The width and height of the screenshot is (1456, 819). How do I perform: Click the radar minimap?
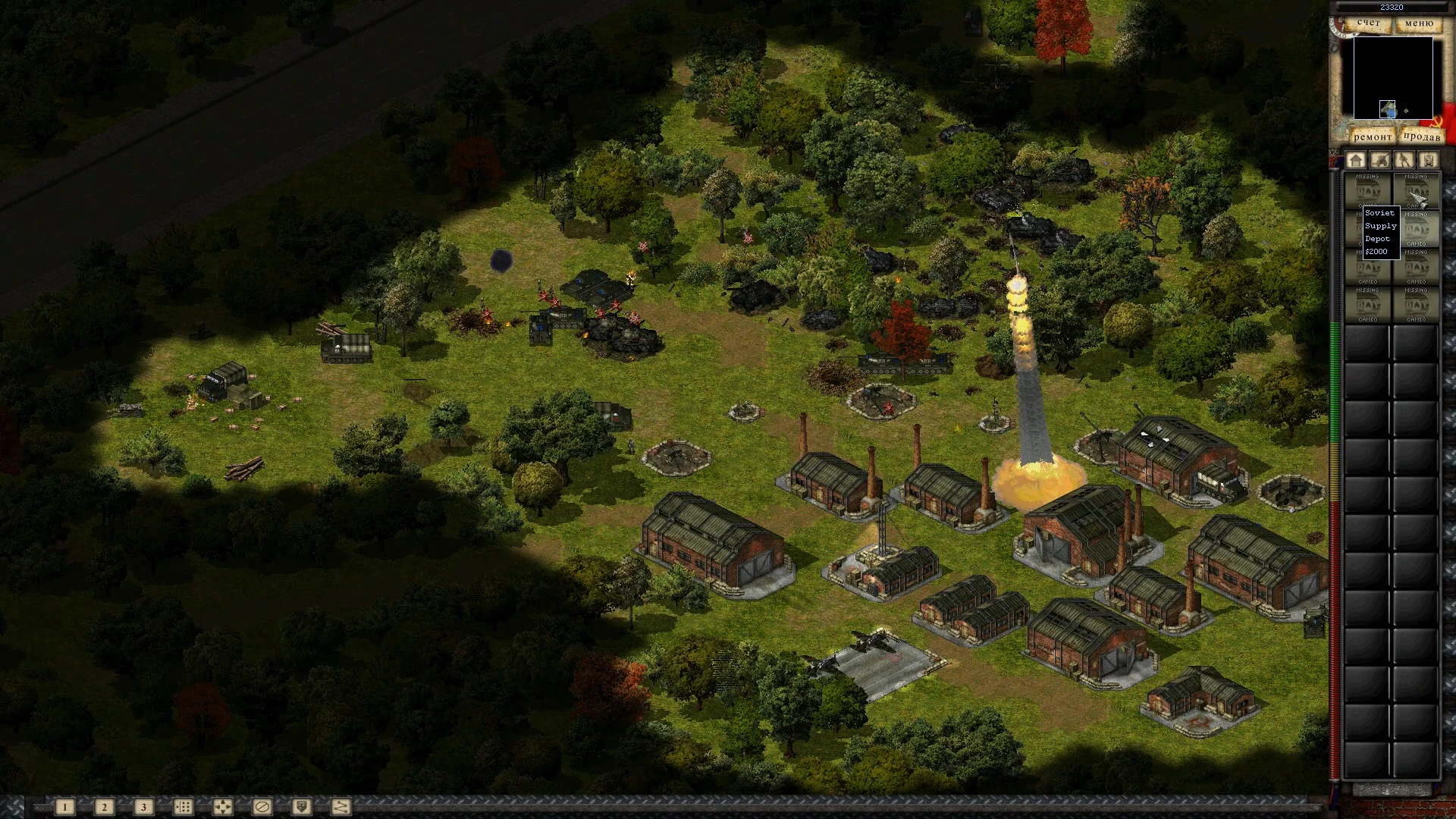(x=1393, y=78)
